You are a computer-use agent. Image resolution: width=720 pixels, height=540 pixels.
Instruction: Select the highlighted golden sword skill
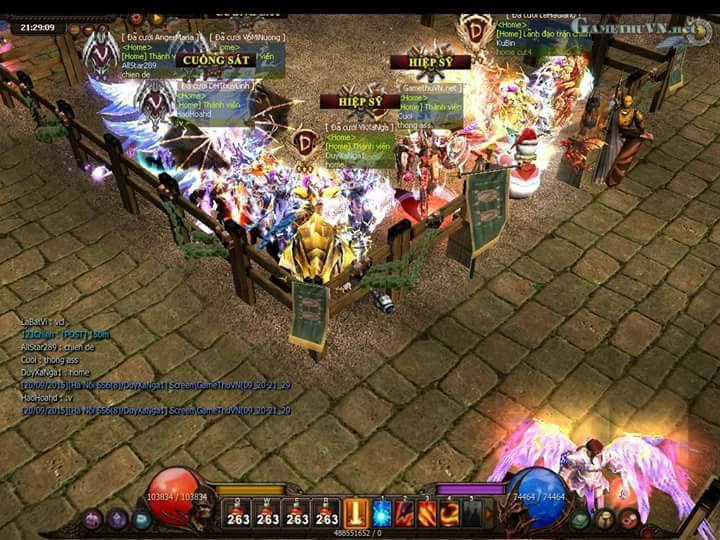[x=357, y=513]
